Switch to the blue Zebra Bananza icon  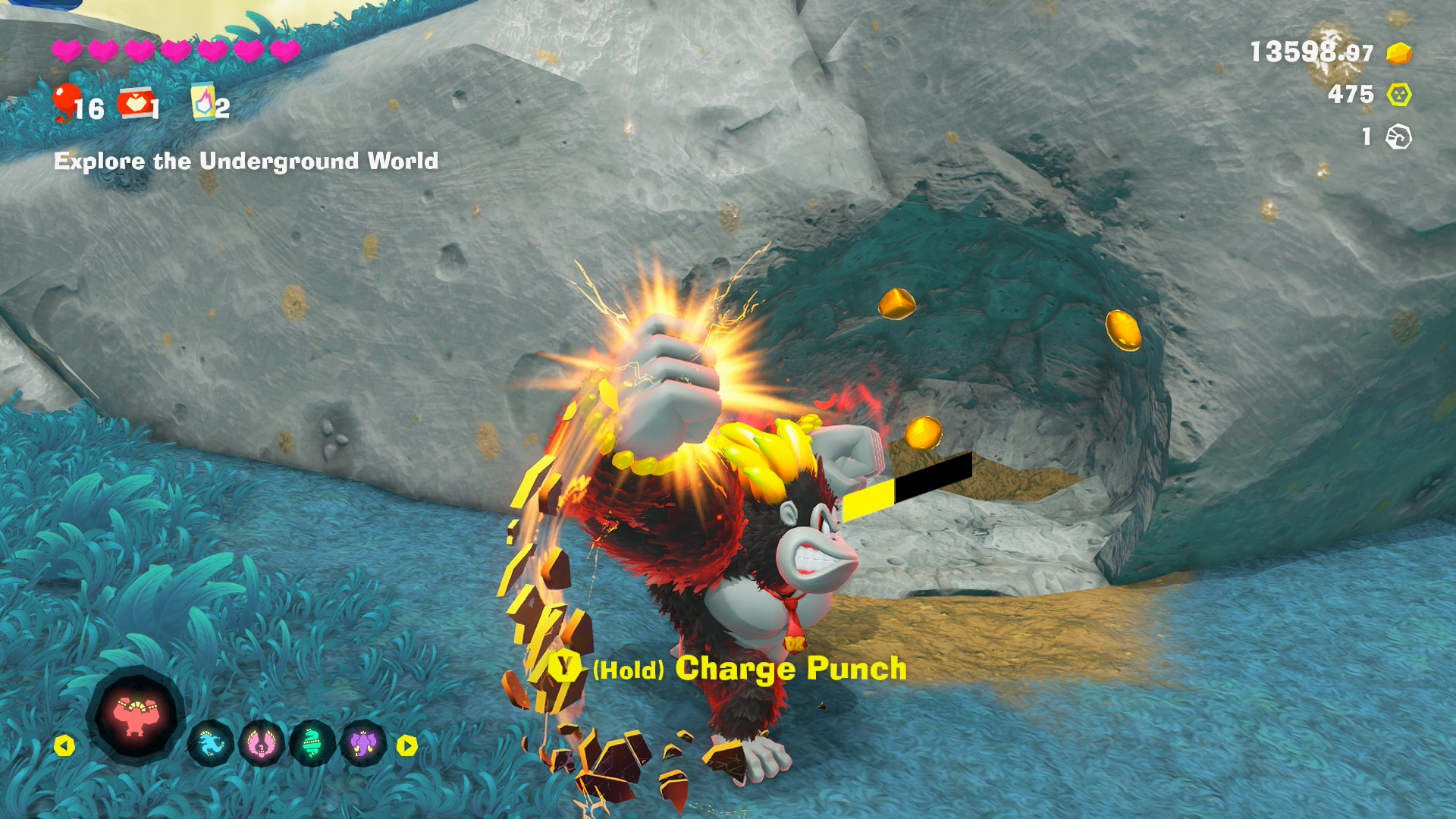(211, 745)
